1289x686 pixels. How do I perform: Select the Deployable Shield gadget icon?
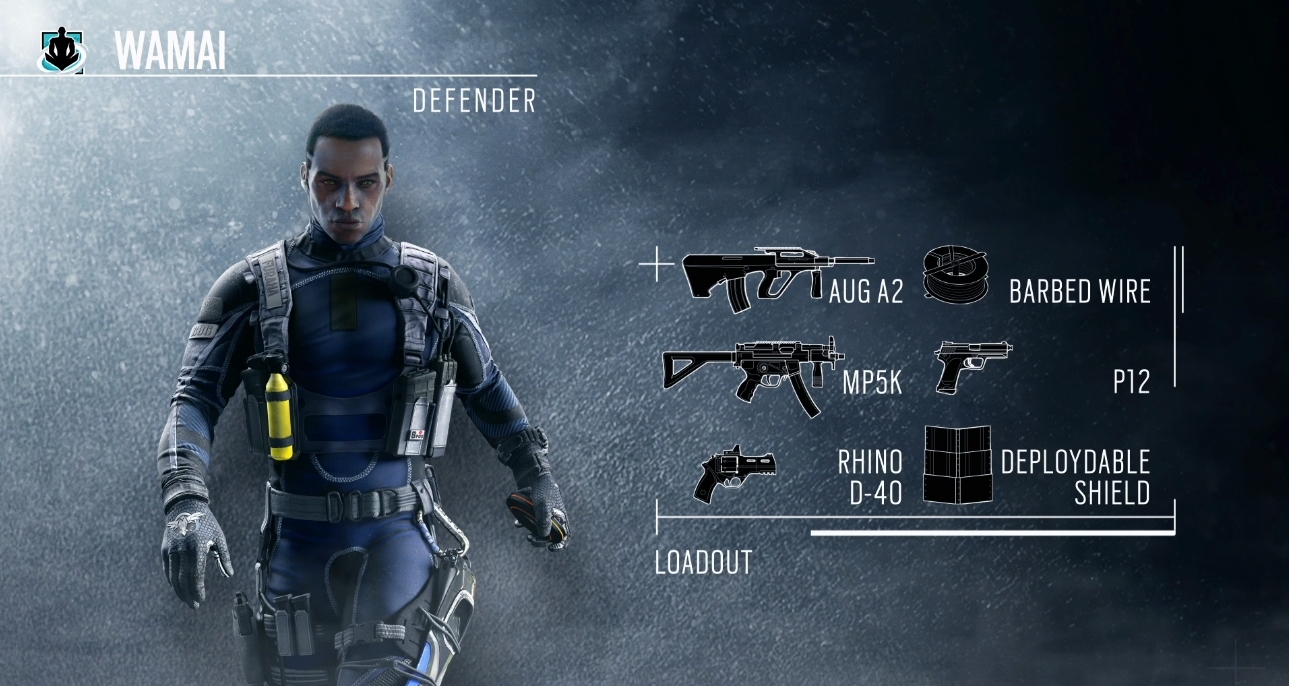click(957, 463)
